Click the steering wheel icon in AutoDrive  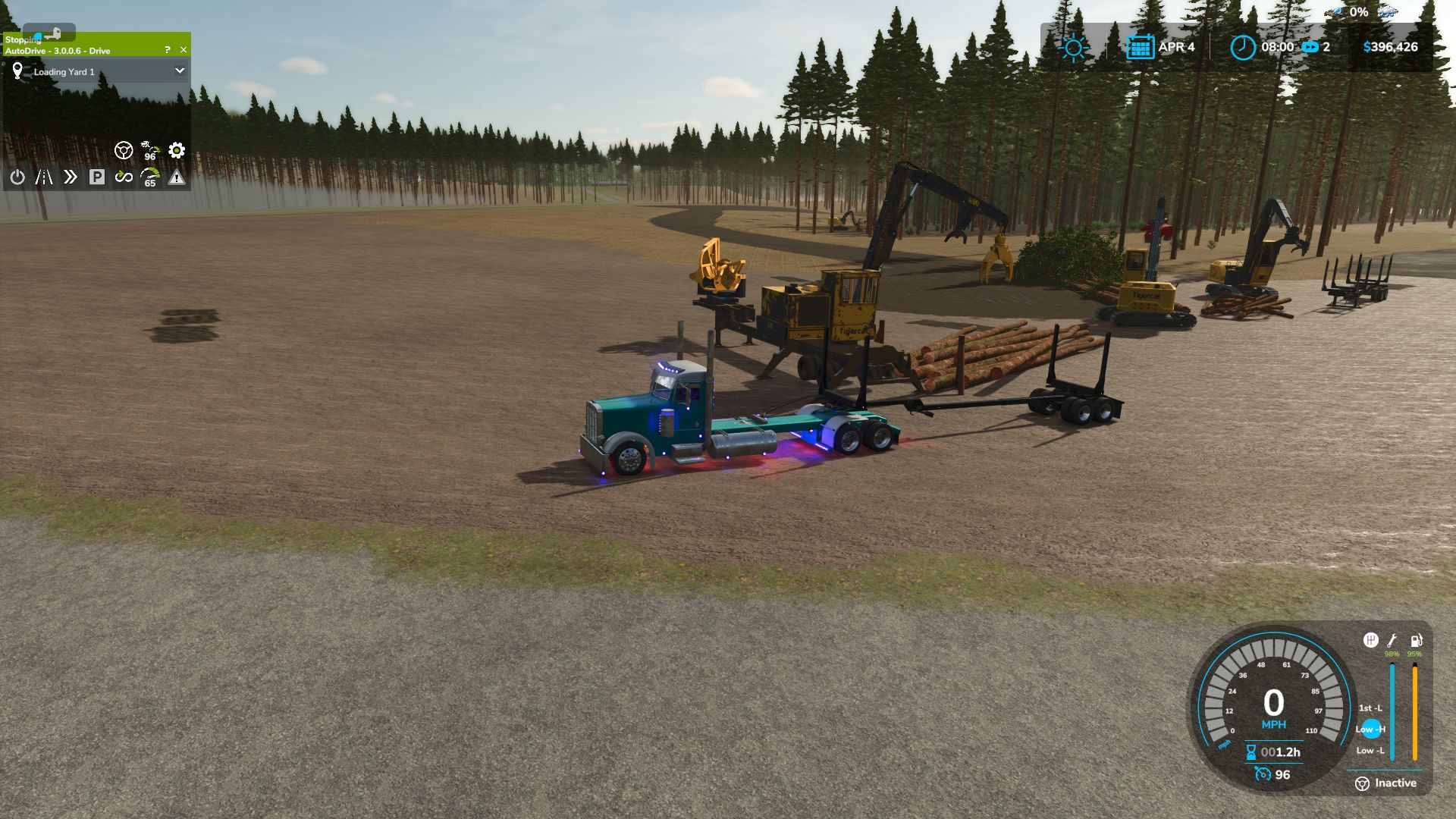click(124, 151)
